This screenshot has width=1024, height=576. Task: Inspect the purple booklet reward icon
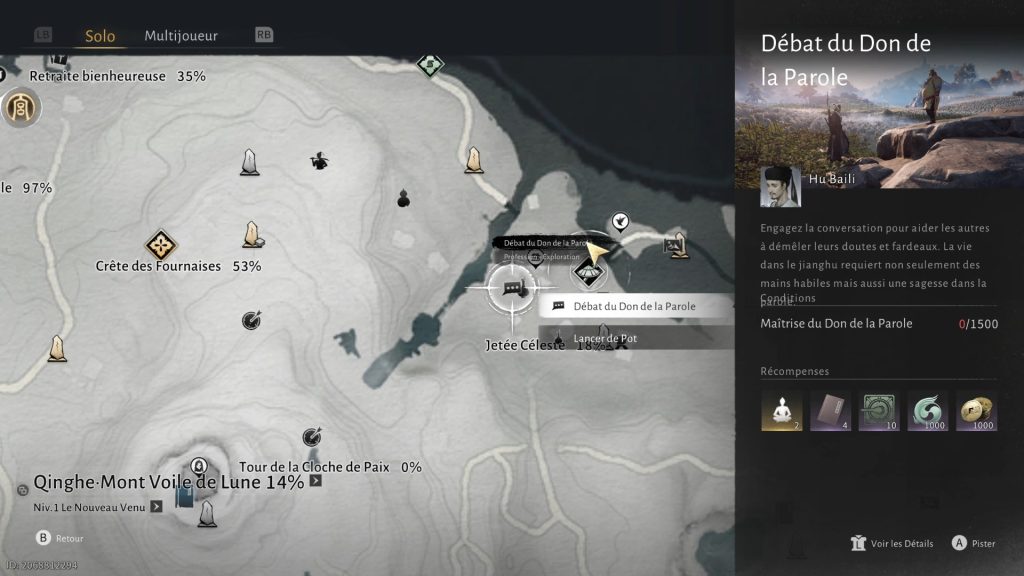click(x=830, y=411)
